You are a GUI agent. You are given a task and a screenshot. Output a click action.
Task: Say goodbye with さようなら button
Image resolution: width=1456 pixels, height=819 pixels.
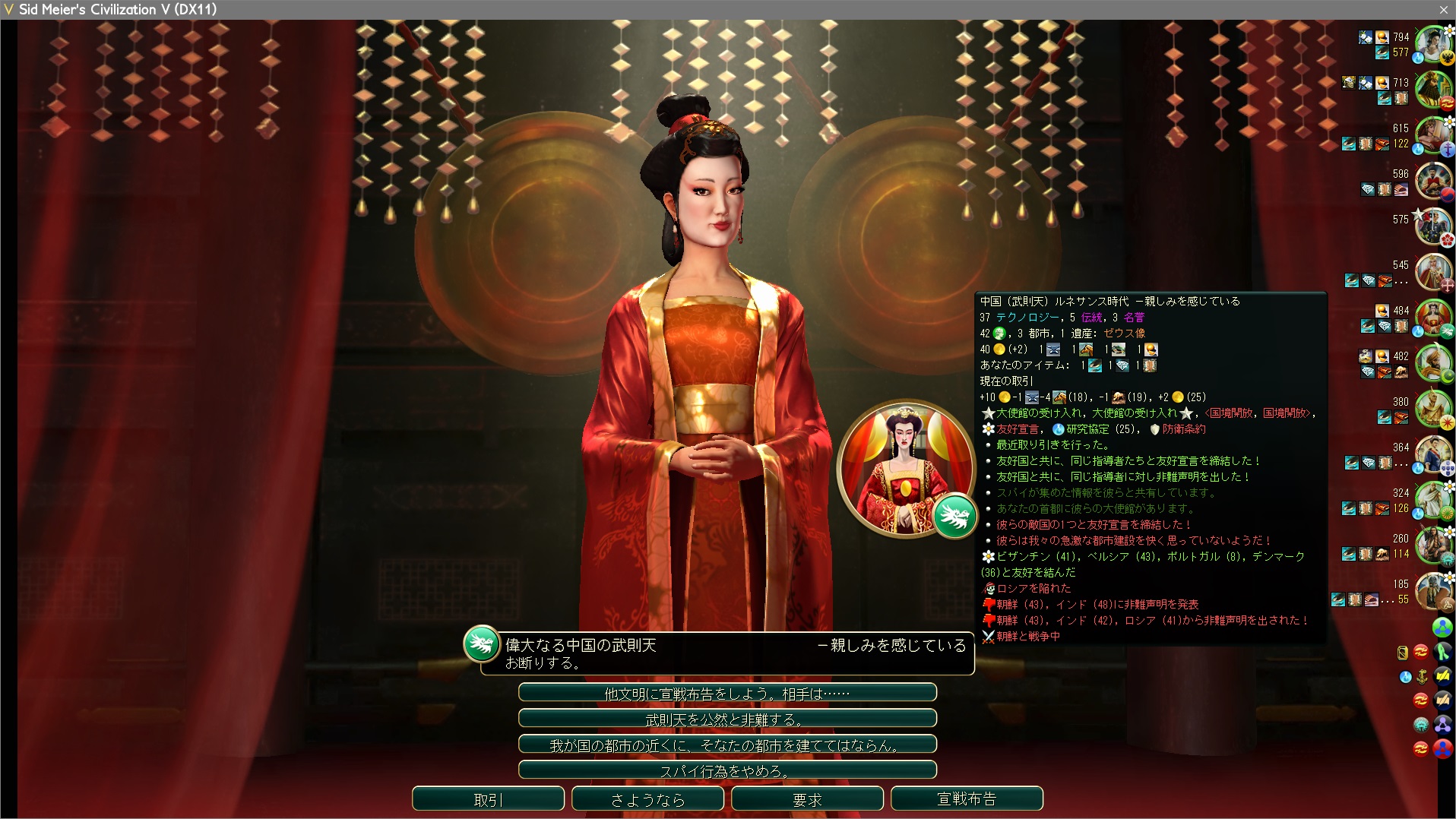click(x=647, y=799)
